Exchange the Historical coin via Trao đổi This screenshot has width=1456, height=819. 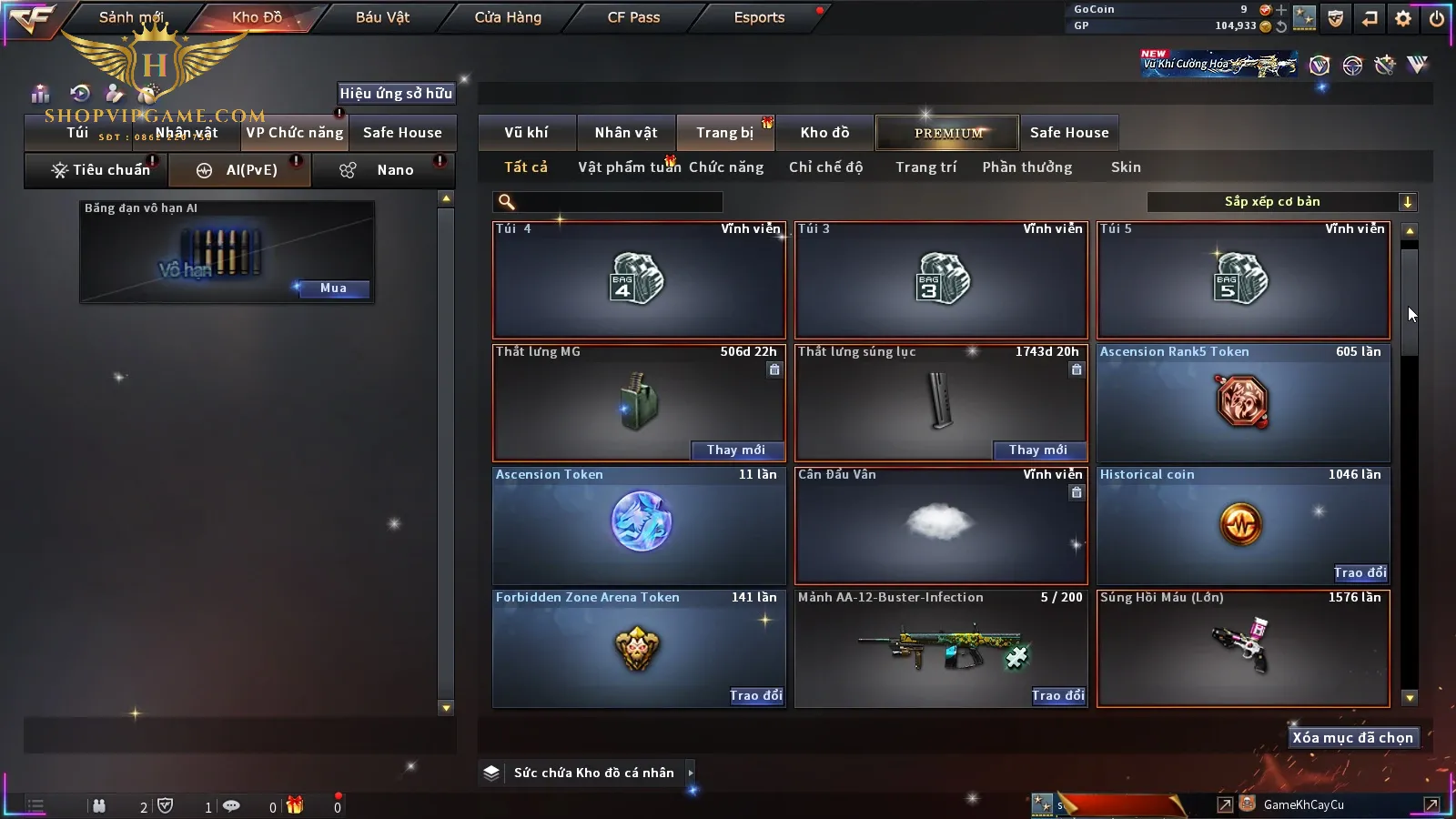pyautogui.click(x=1360, y=572)
